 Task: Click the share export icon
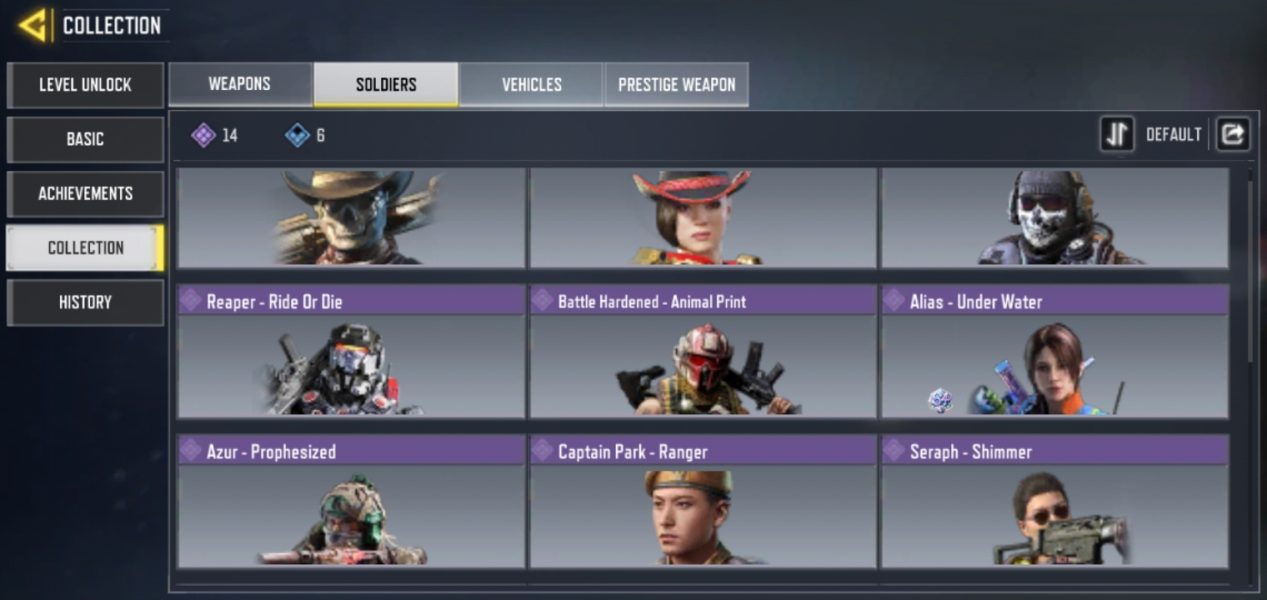[1233, 134]
